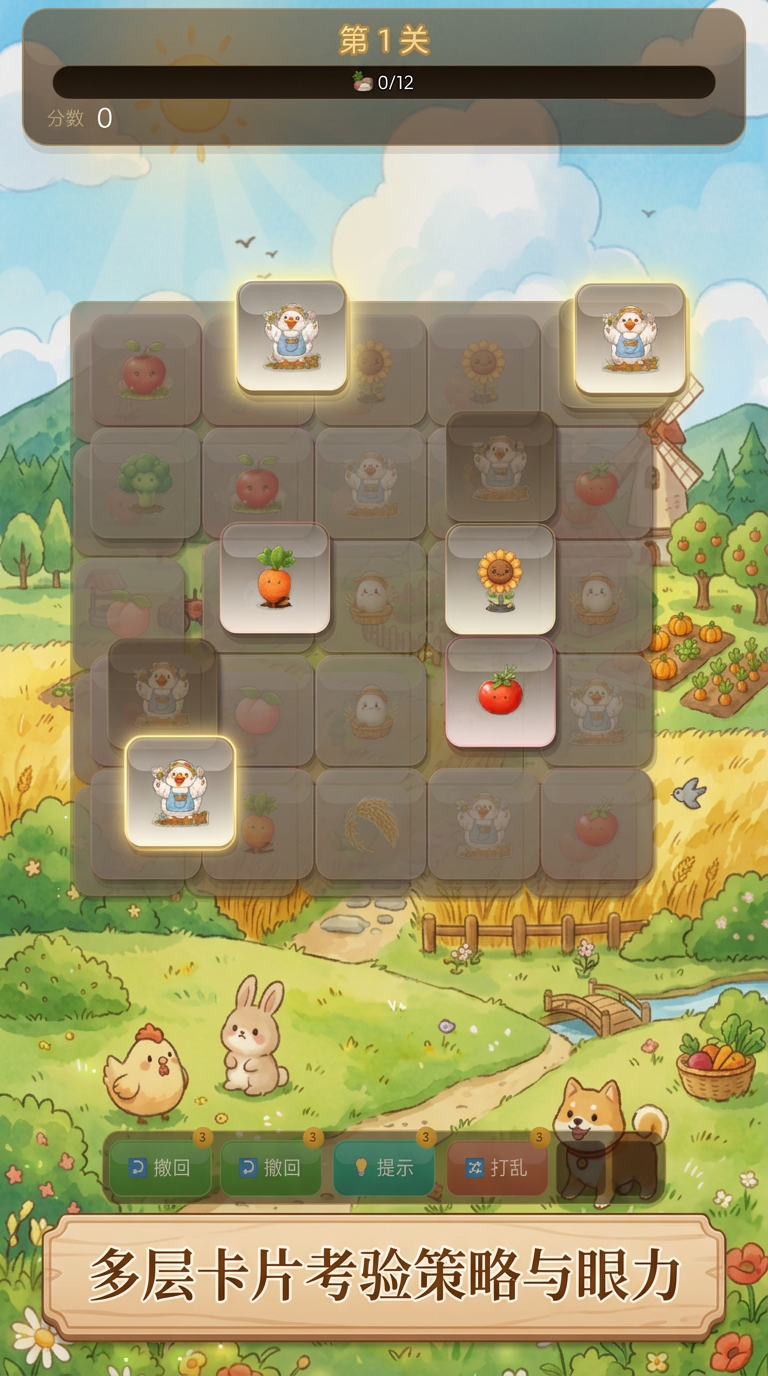This screenshot has height=1376, width=768.
Task: Select the bright carrot tile
Action: click(x=275, y=579)
